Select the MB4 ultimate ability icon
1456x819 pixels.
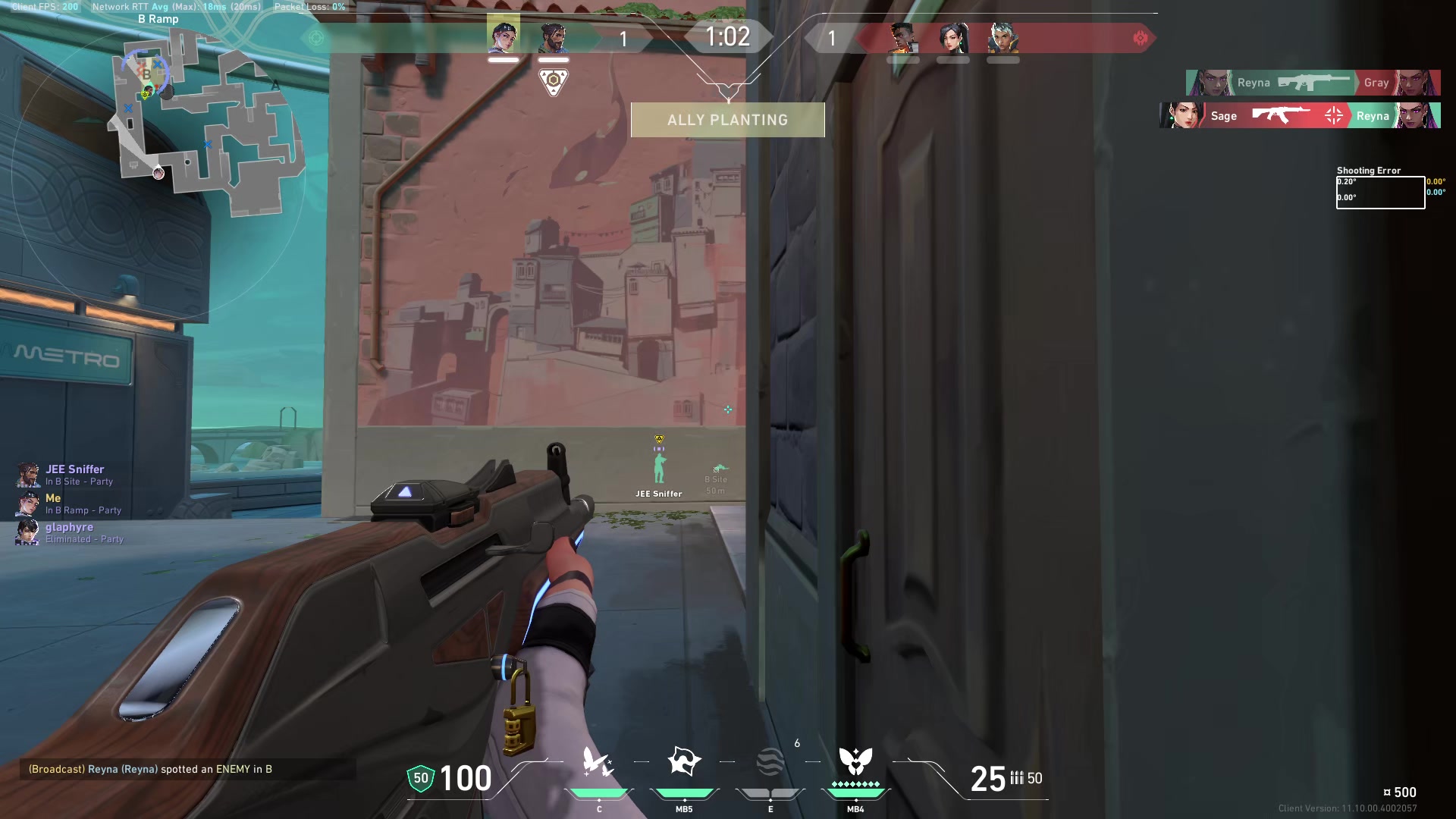tap(855, 762)
